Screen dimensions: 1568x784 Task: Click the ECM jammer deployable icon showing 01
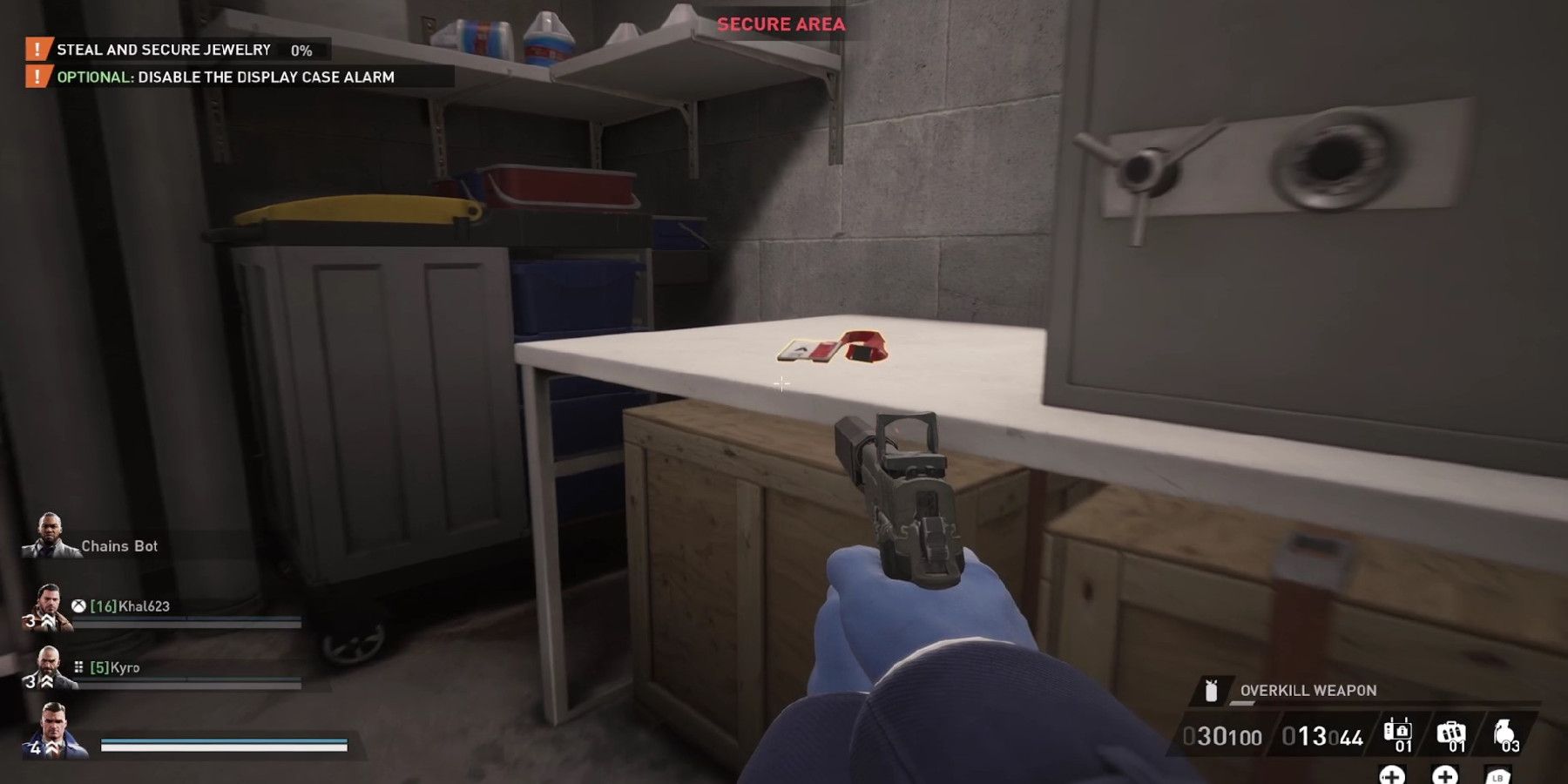[x=1397, y=732]
